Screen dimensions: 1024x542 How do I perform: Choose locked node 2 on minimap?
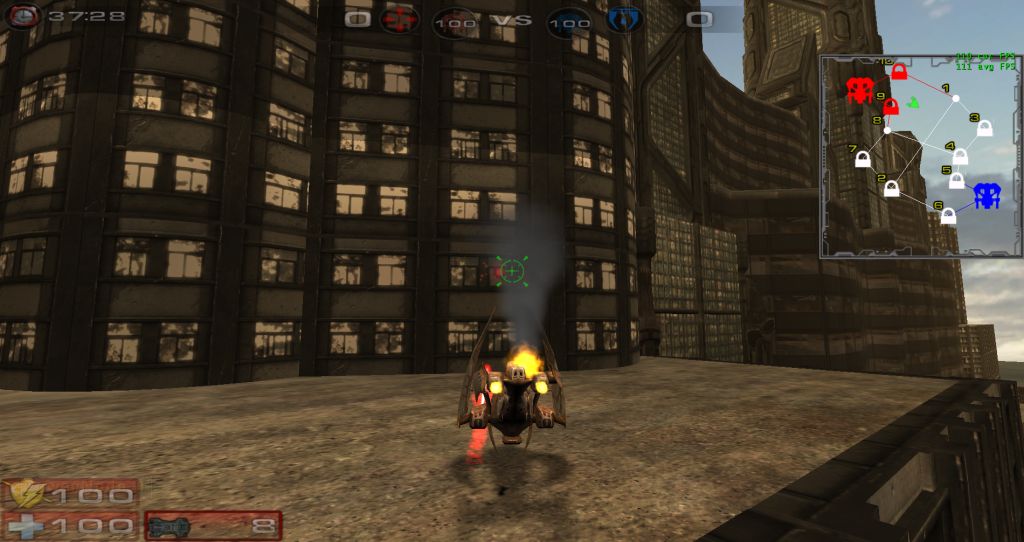coord(892,187)
